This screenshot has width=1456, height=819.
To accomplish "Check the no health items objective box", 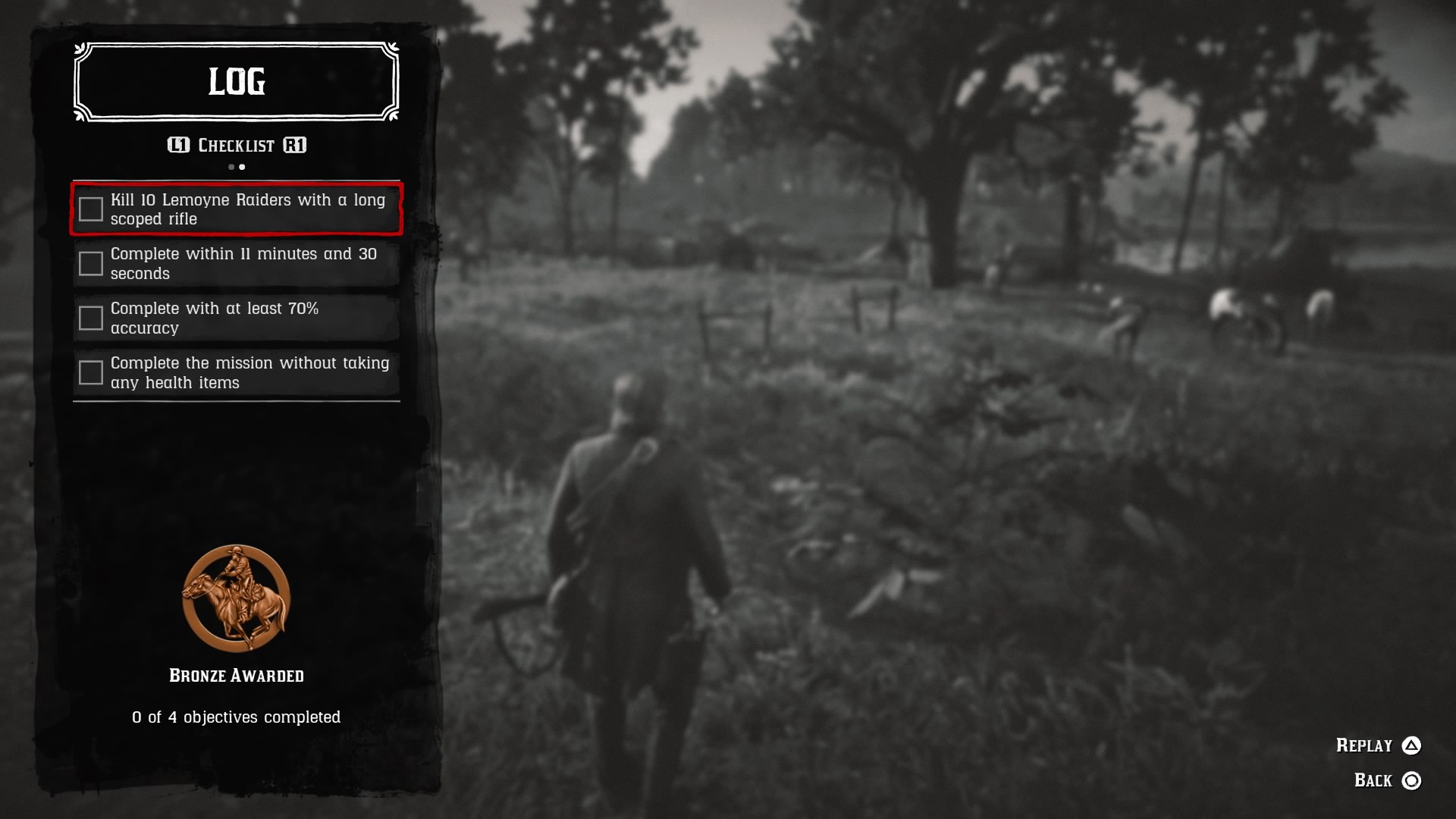I will (x=91, y=372).
